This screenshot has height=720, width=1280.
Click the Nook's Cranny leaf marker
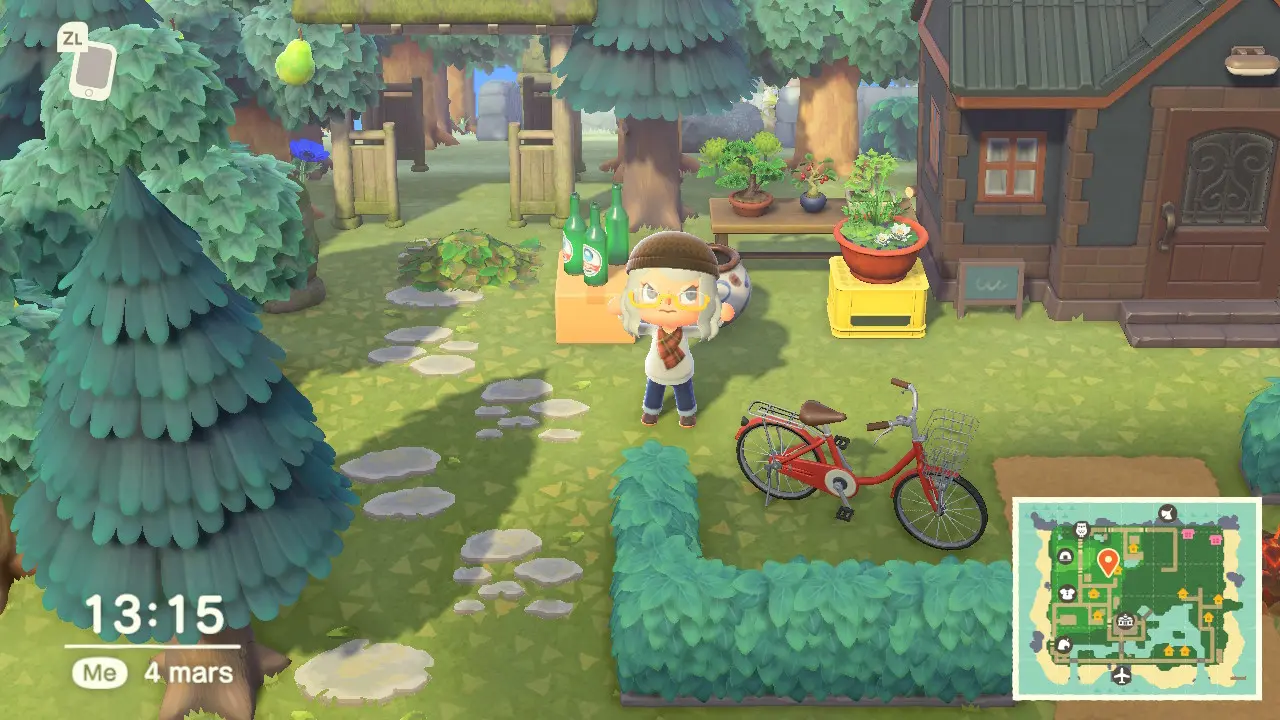[x=1063, y=645]
